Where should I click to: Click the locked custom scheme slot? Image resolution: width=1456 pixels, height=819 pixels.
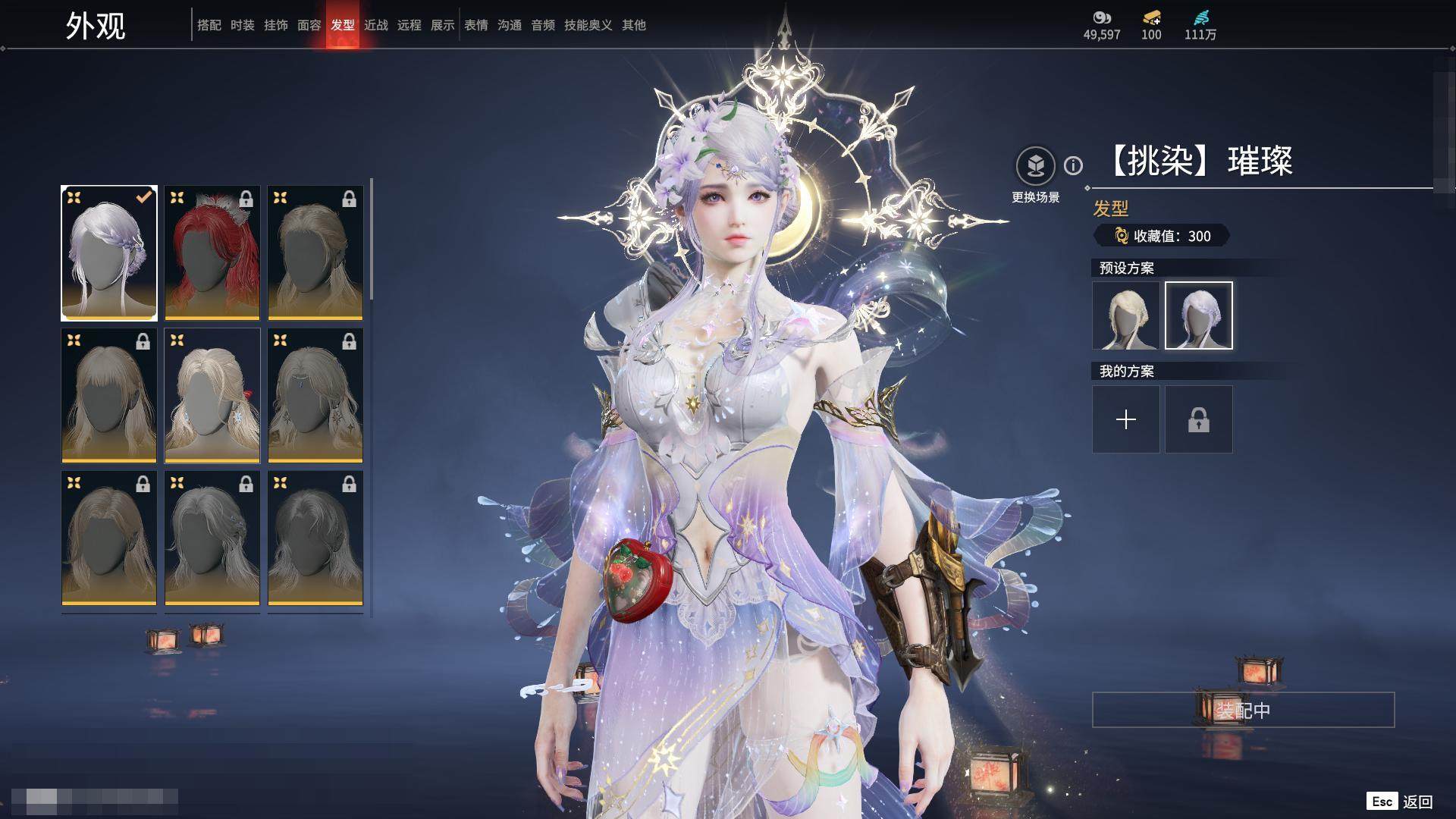click(1198, 419)
